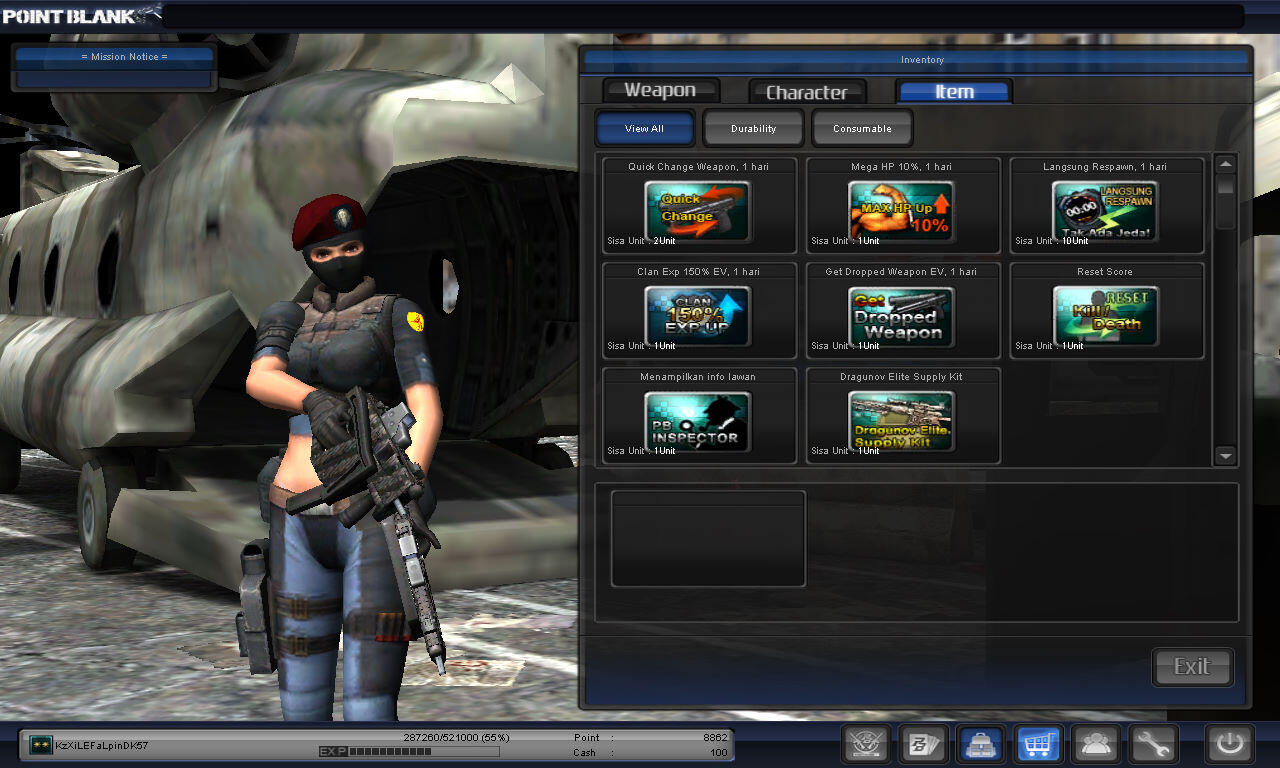Choose the Dragunov Elite Supply Kit
Screen dimensions: 1280x768
[x=902, y=421]
